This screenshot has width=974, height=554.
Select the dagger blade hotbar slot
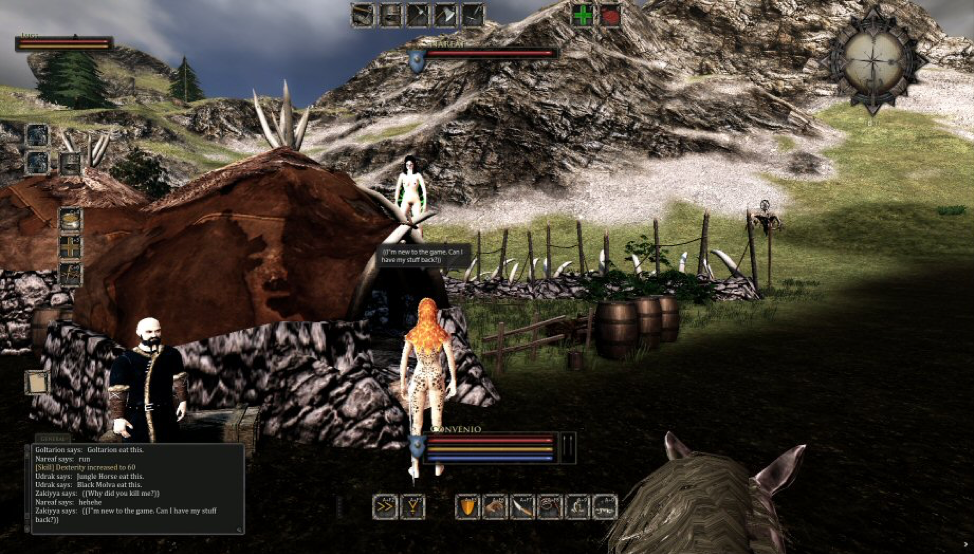[522, 507]
